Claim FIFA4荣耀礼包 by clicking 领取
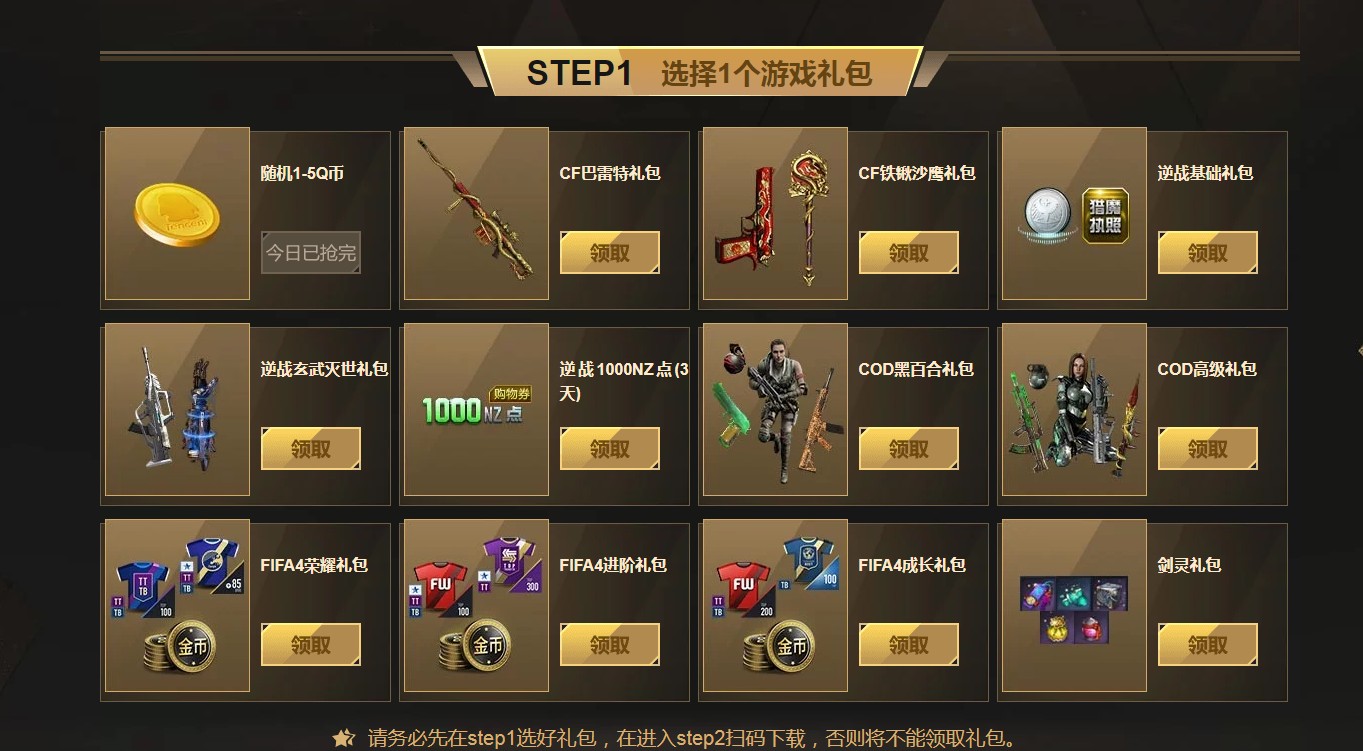The image size is (1363, 751). tap(310, 644)
